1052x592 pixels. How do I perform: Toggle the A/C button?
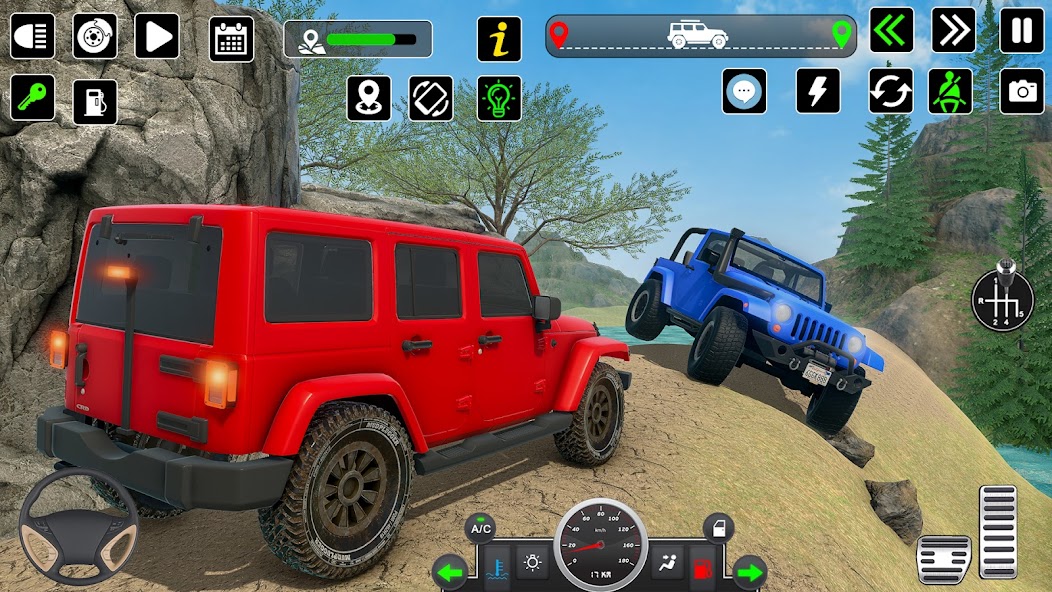tap(480, 529)
